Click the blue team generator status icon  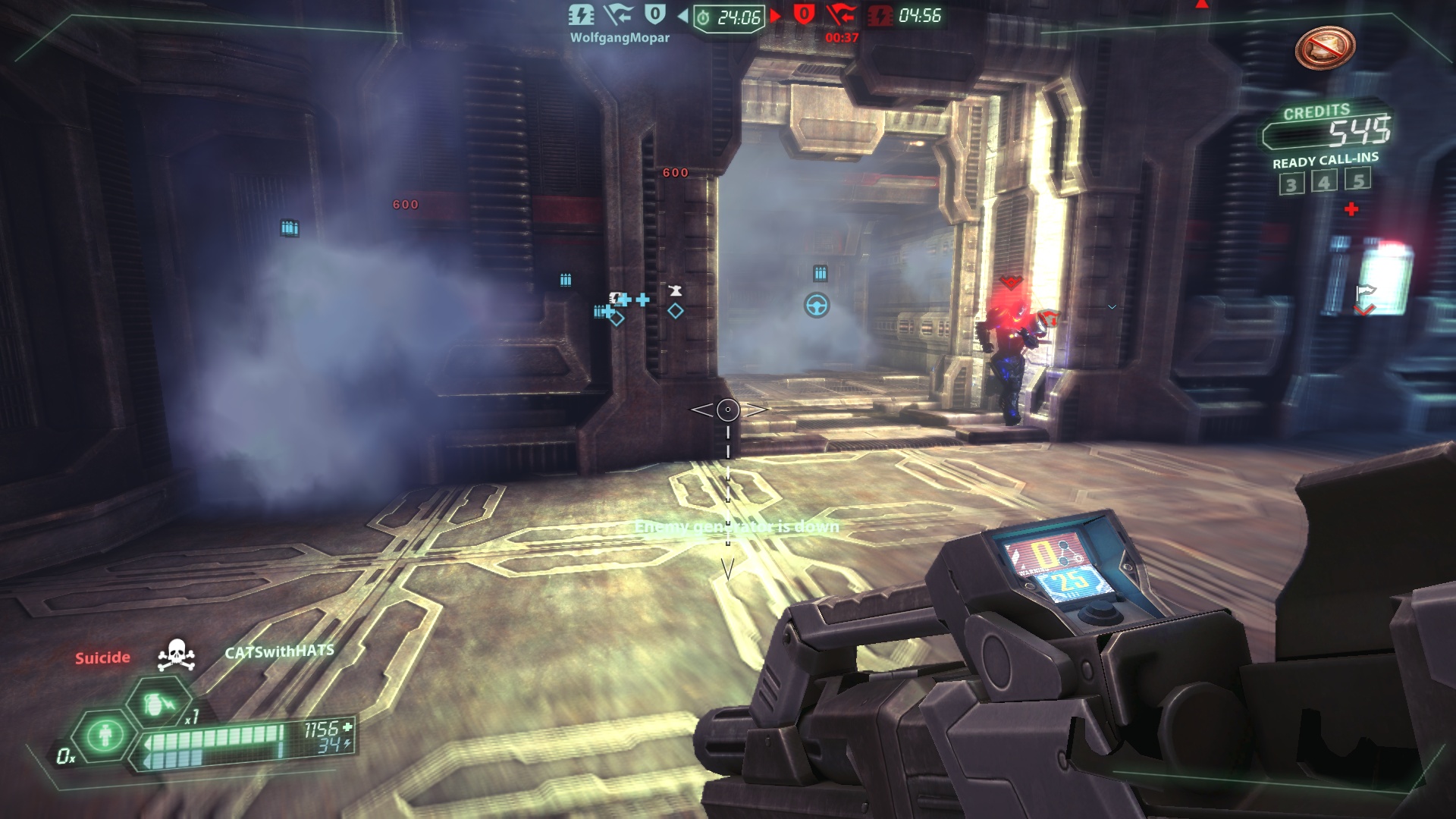click(582, 15)
